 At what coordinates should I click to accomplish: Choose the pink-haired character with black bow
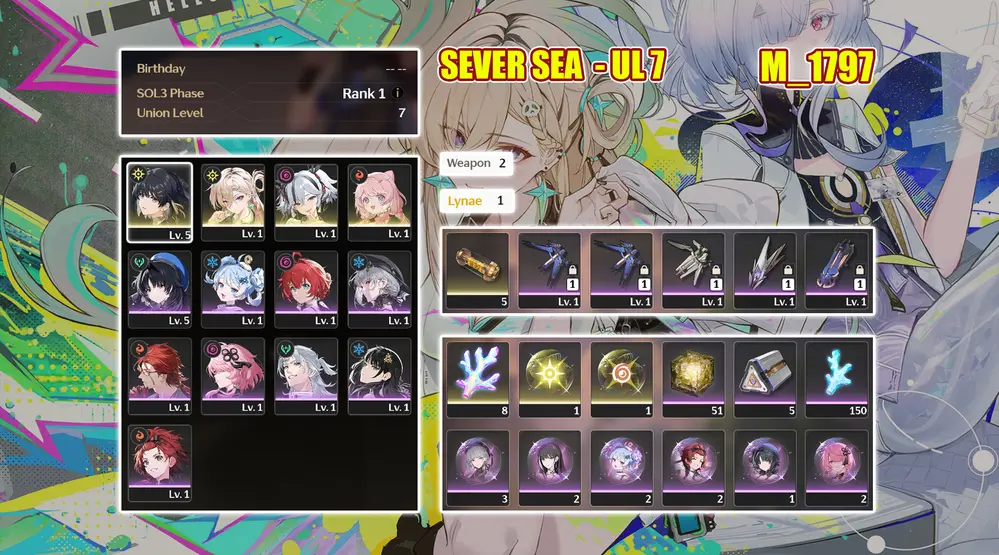pyautogui.click(x=233, y=375)
